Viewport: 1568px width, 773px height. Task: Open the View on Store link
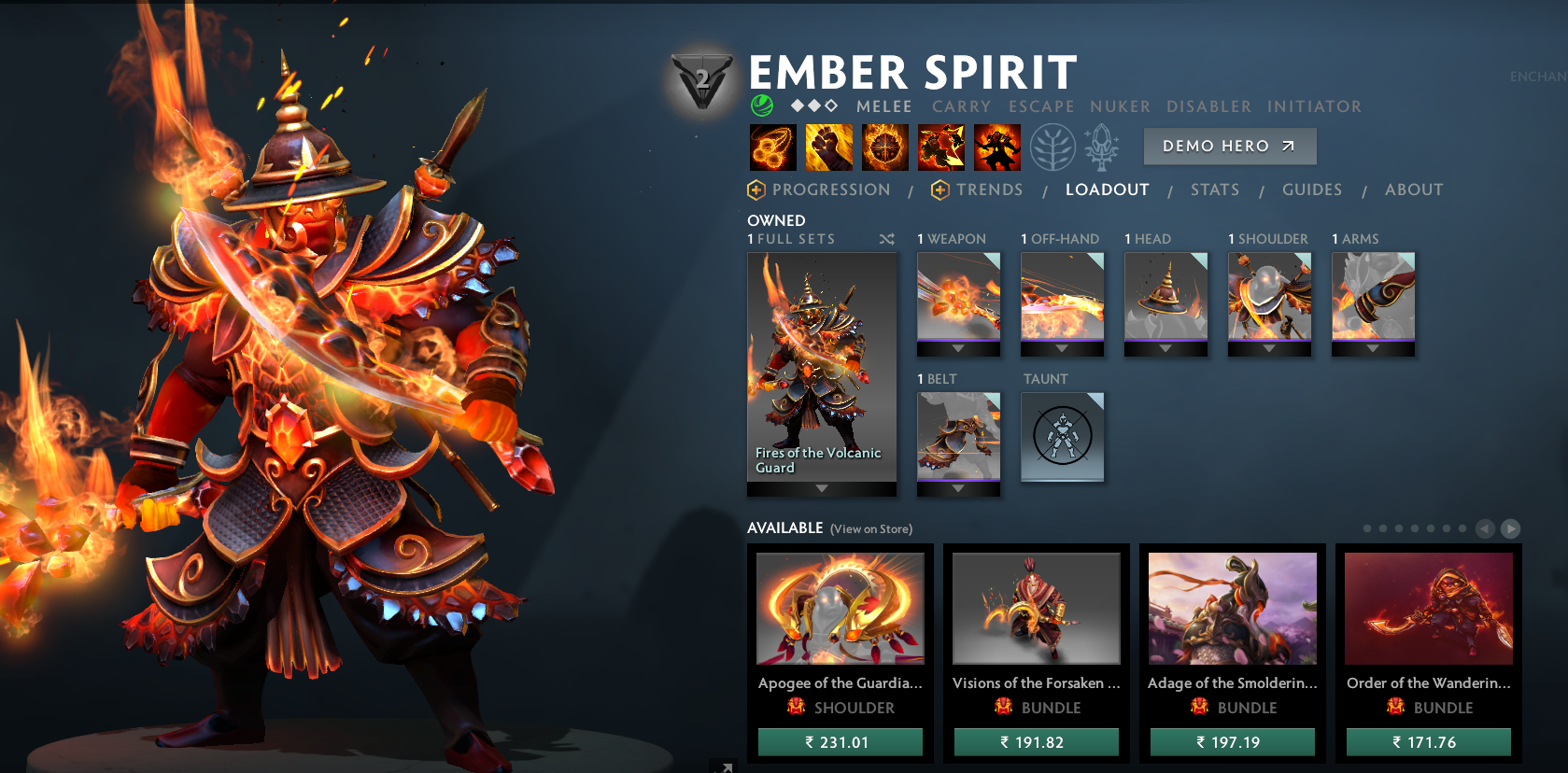pos(870,528)
